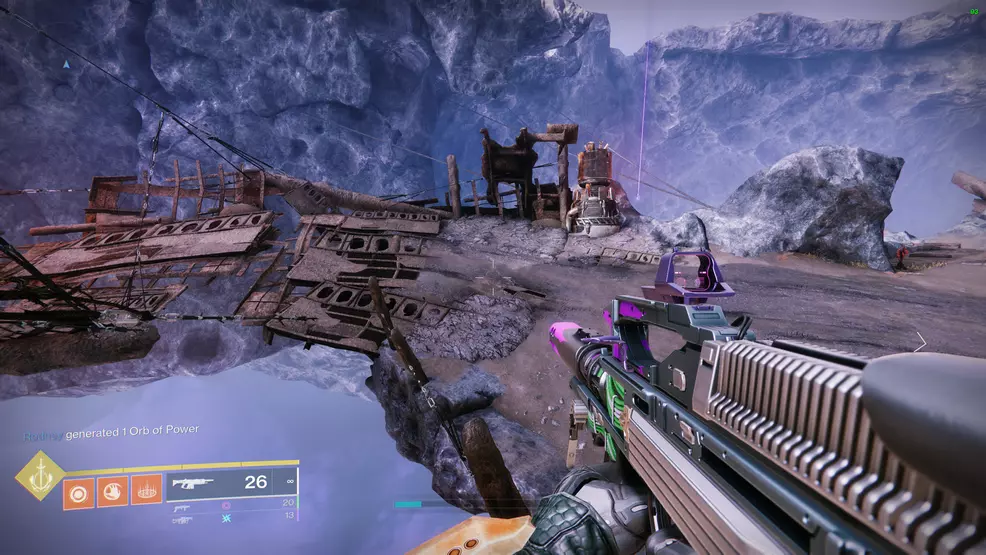Activate the golden Super ability diamond icon
986x555 pixels.
click(x=39, y=475)
